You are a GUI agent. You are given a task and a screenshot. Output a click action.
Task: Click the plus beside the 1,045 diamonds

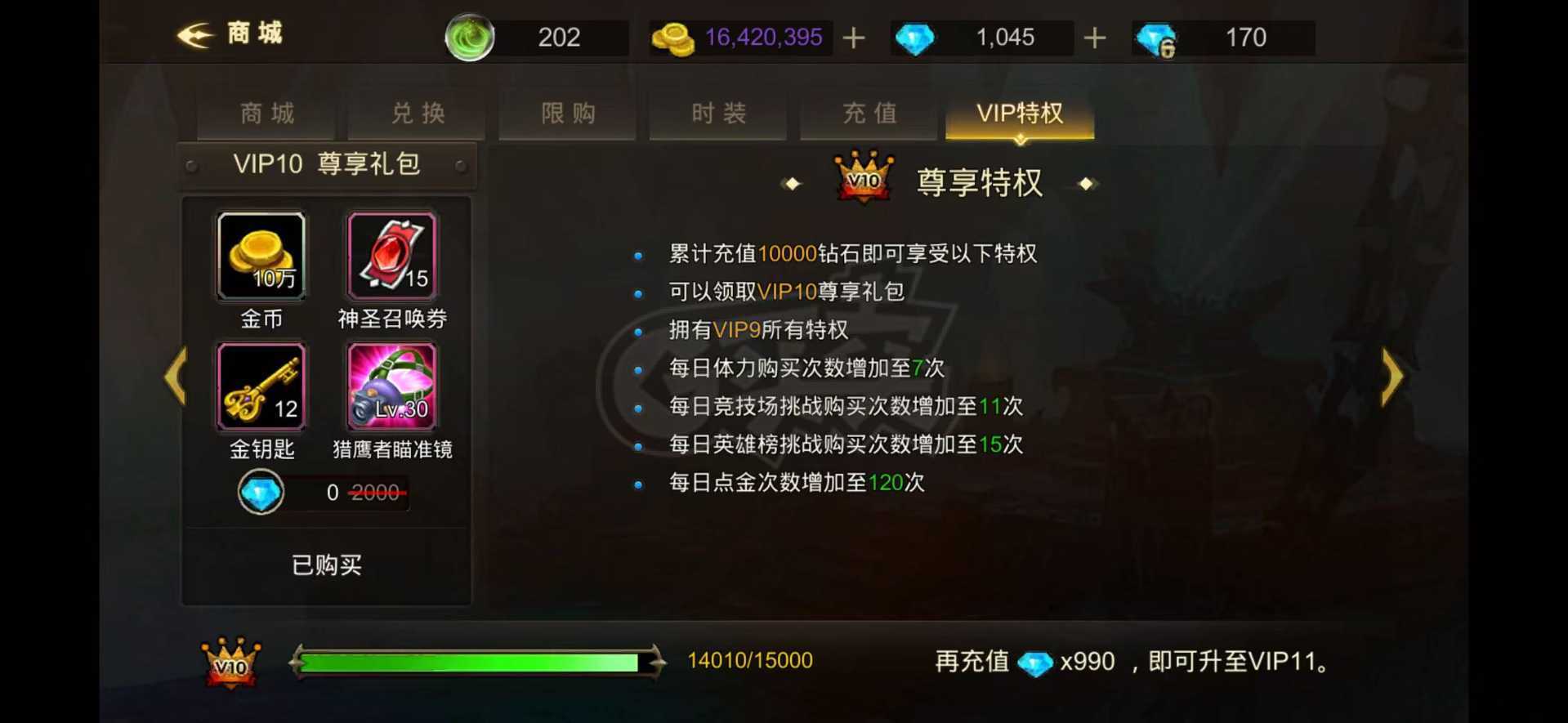[x=1095, y=38]
